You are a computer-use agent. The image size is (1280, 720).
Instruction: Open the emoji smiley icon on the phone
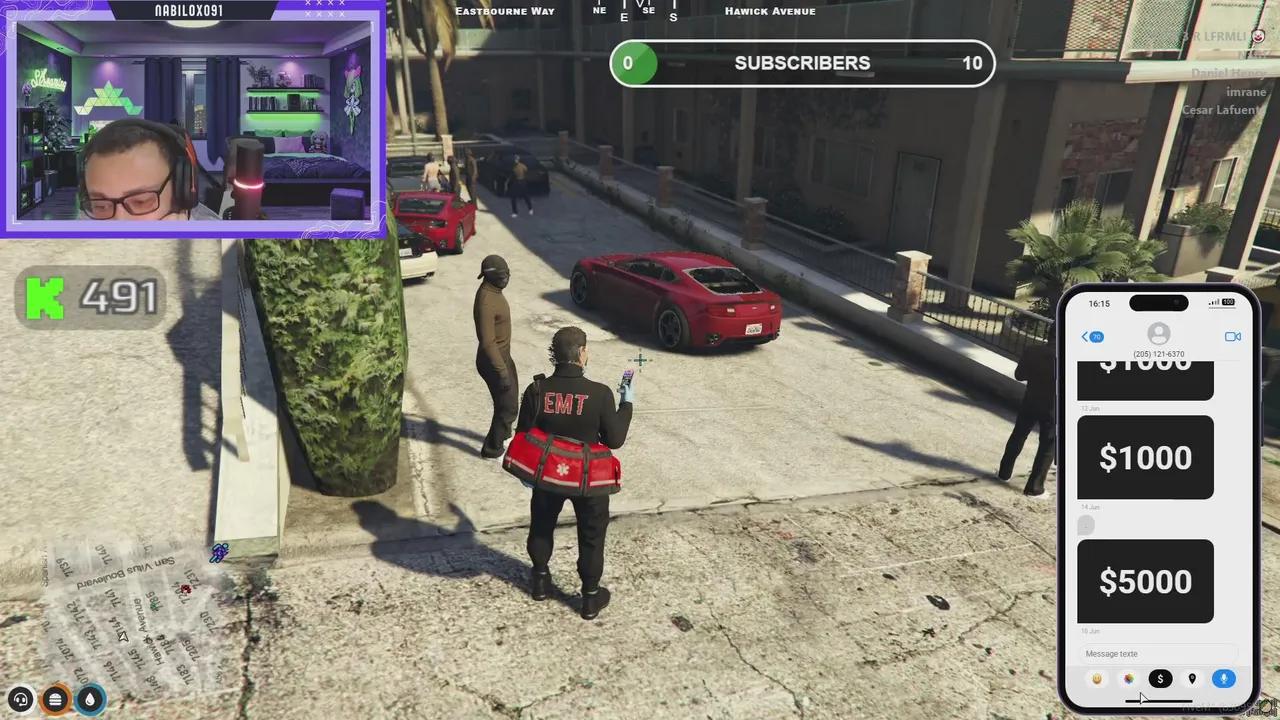(x=1096, y=679)
